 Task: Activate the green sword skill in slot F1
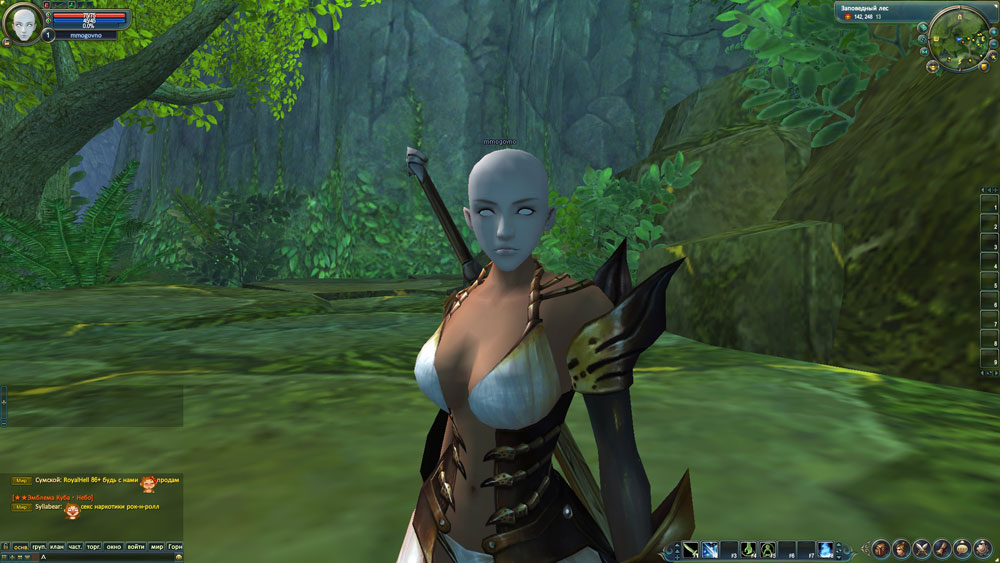click(x=691, y=549)
